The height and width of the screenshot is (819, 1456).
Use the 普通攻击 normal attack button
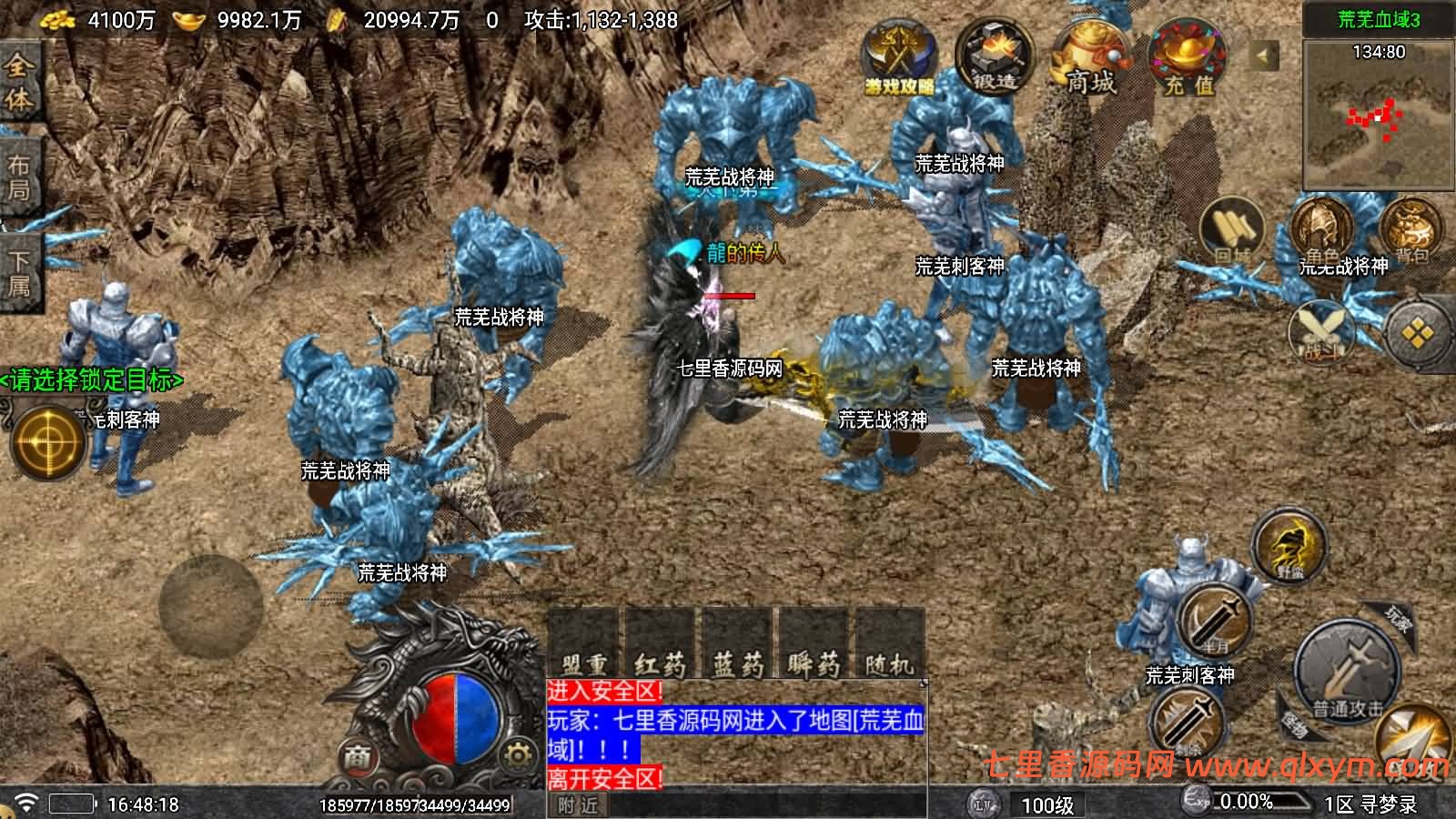[x=1347, y=673]
